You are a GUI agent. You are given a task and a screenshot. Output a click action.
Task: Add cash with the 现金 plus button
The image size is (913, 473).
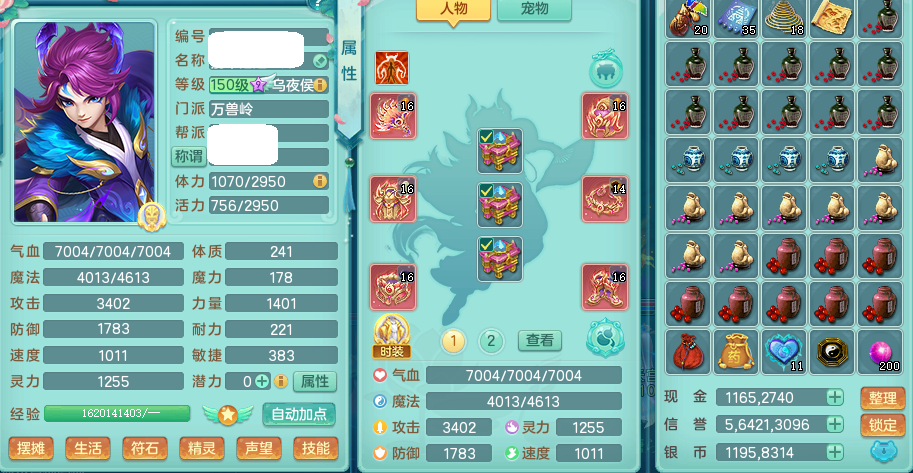(835, 397)
